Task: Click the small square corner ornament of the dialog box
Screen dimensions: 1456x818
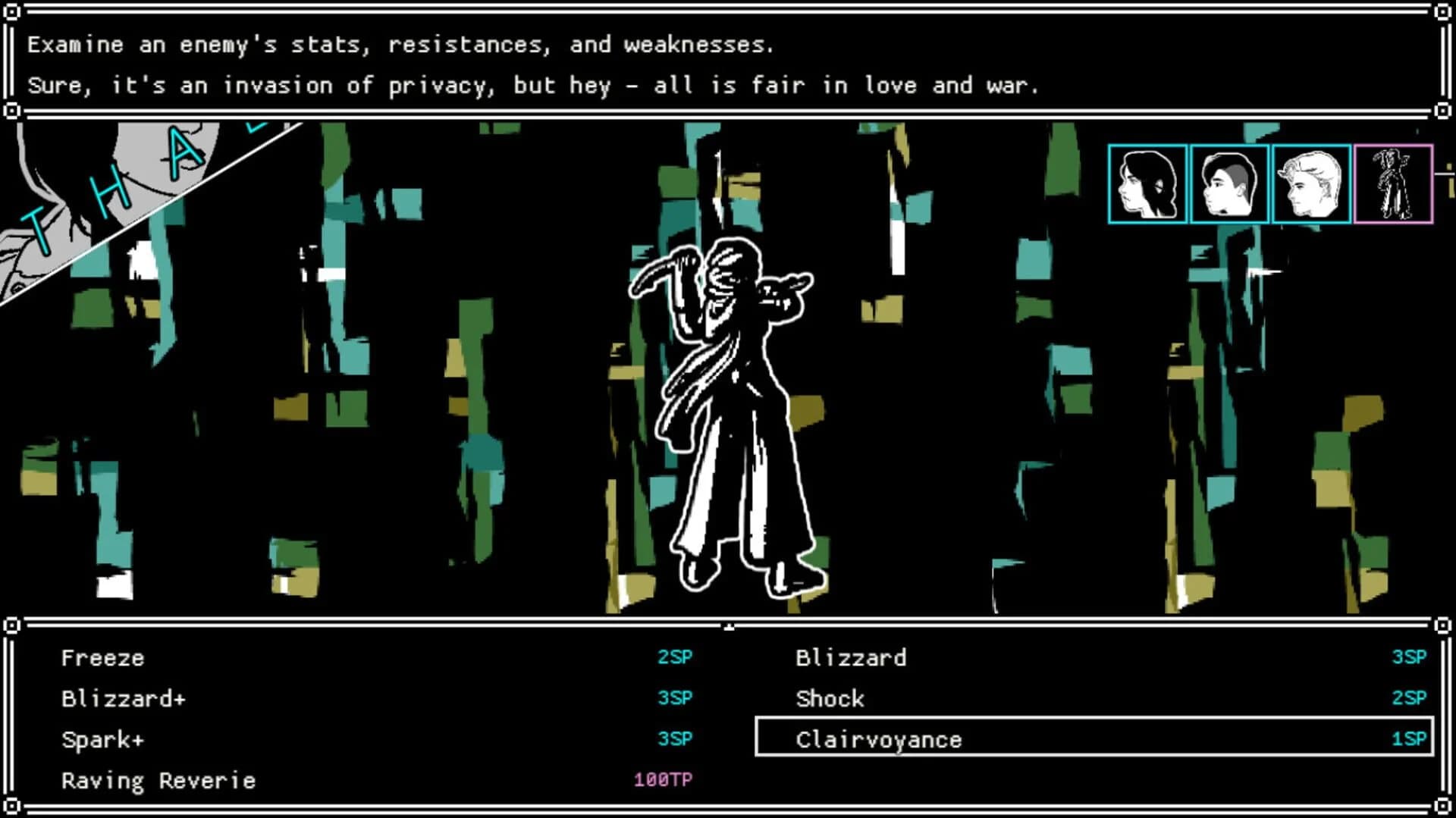Action: 12,12
